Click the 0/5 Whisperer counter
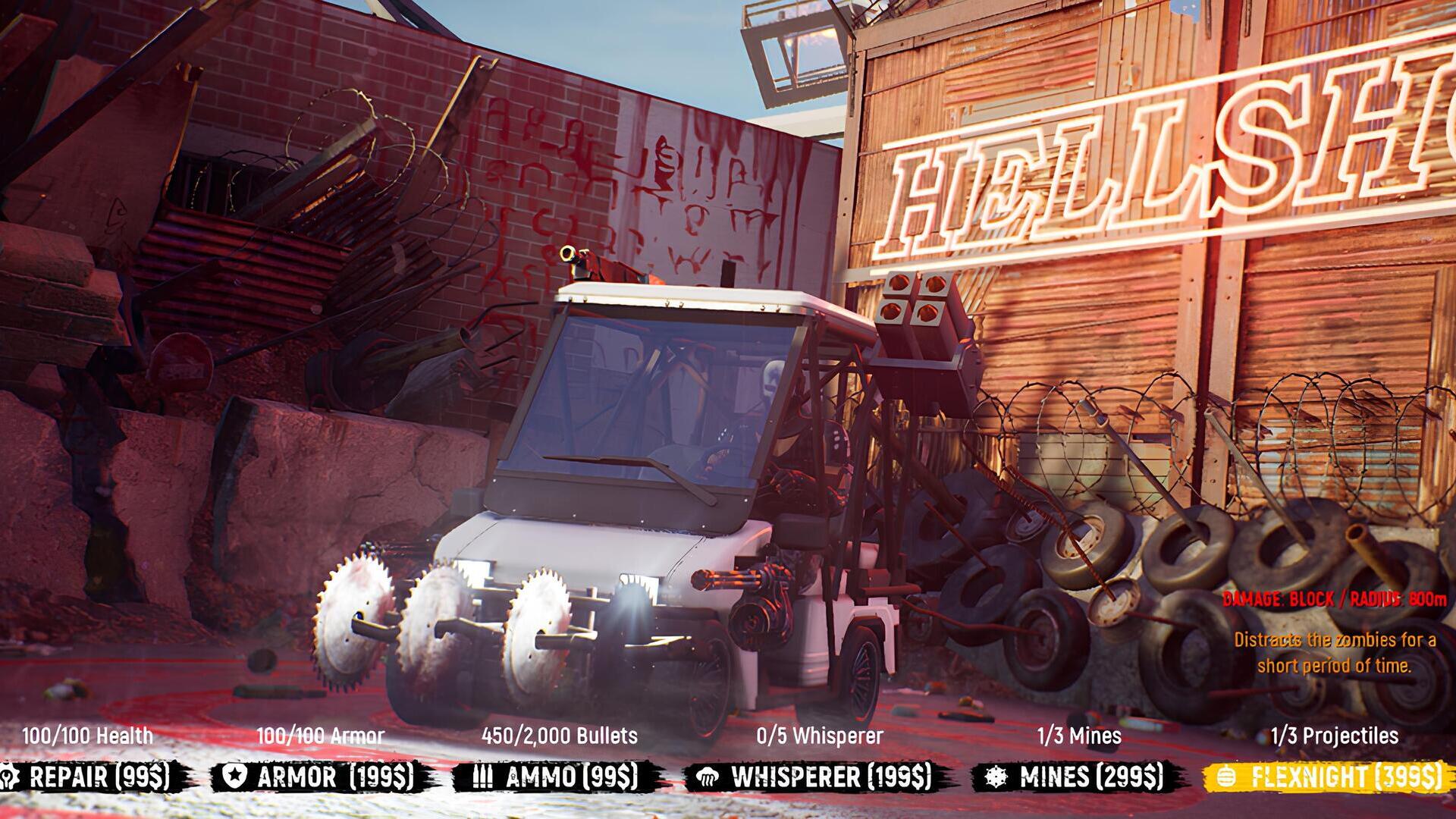The height and width of the screenshot is (819, 1456). 819,734
